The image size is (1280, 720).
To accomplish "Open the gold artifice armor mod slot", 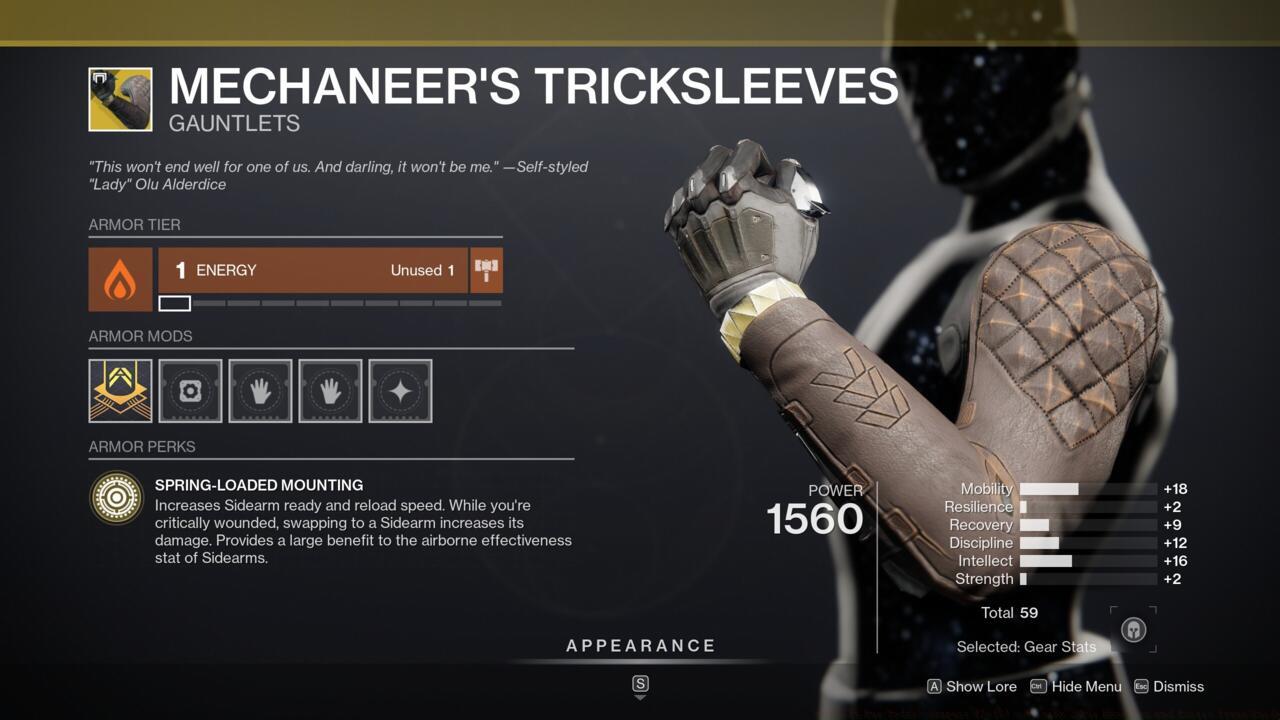I will point(120,390).
